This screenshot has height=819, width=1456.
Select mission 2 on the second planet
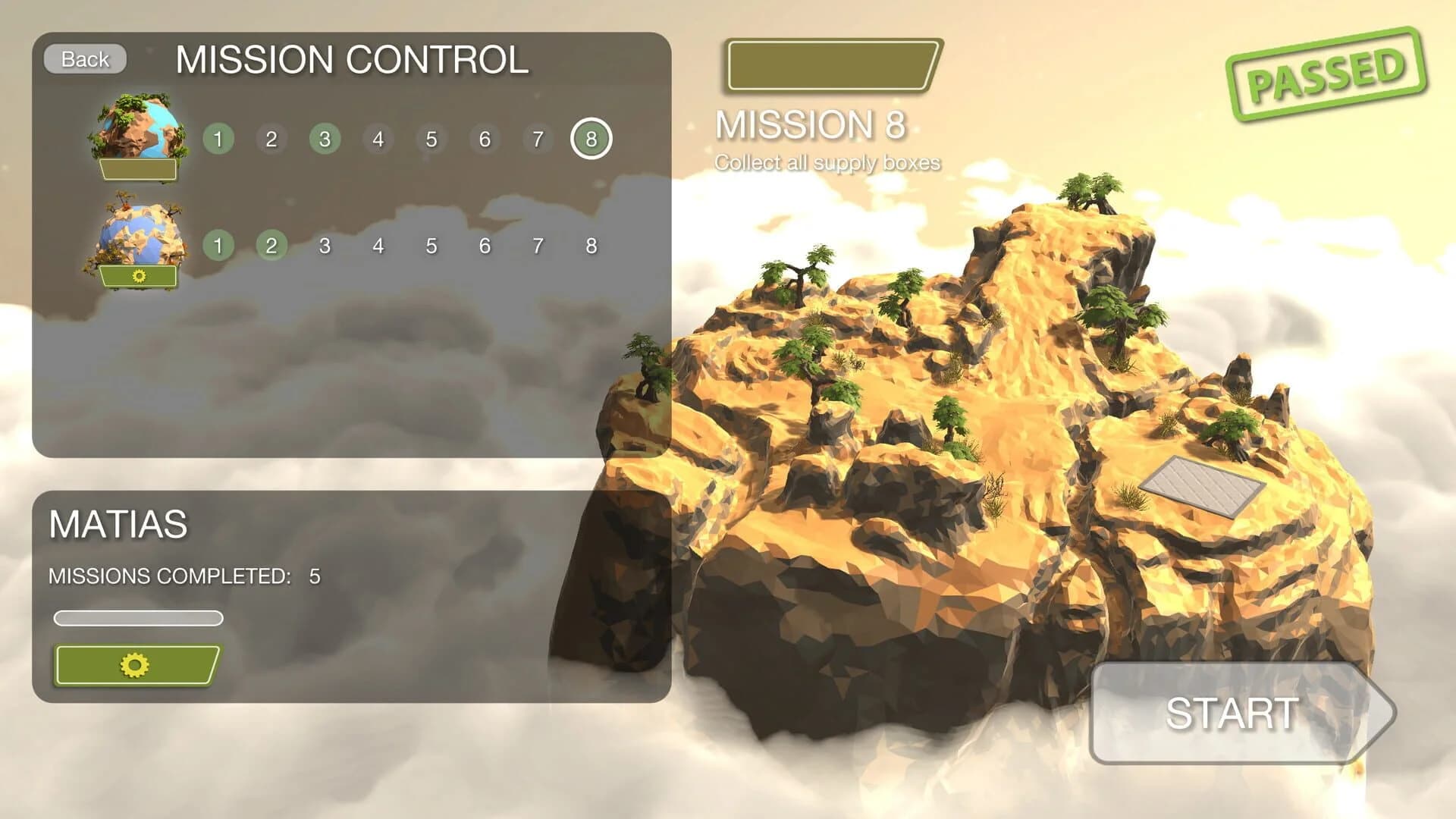coord(271,244)
